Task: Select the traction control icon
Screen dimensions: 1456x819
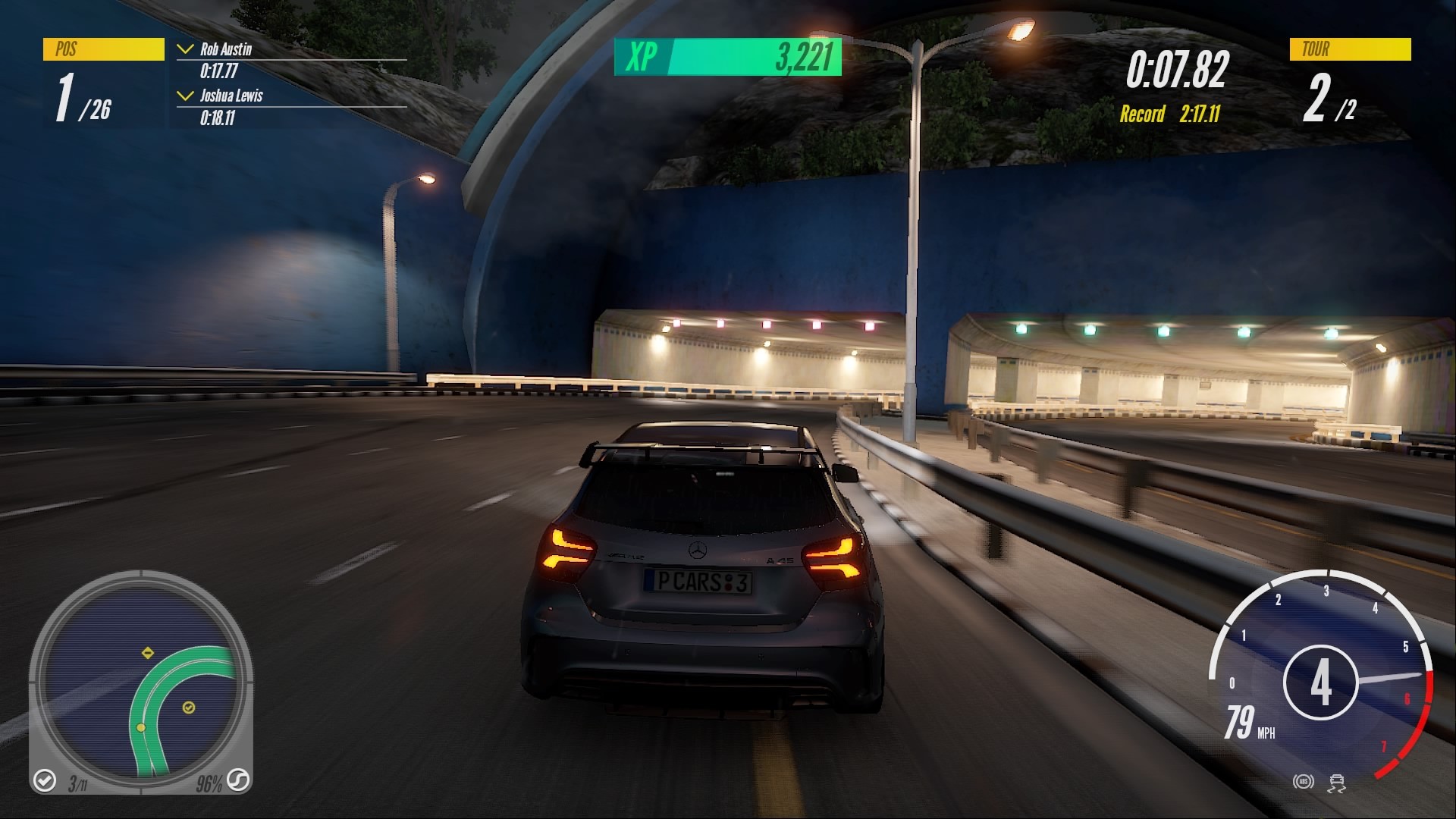Action: pyautogui.click(x=1336, y=783)
